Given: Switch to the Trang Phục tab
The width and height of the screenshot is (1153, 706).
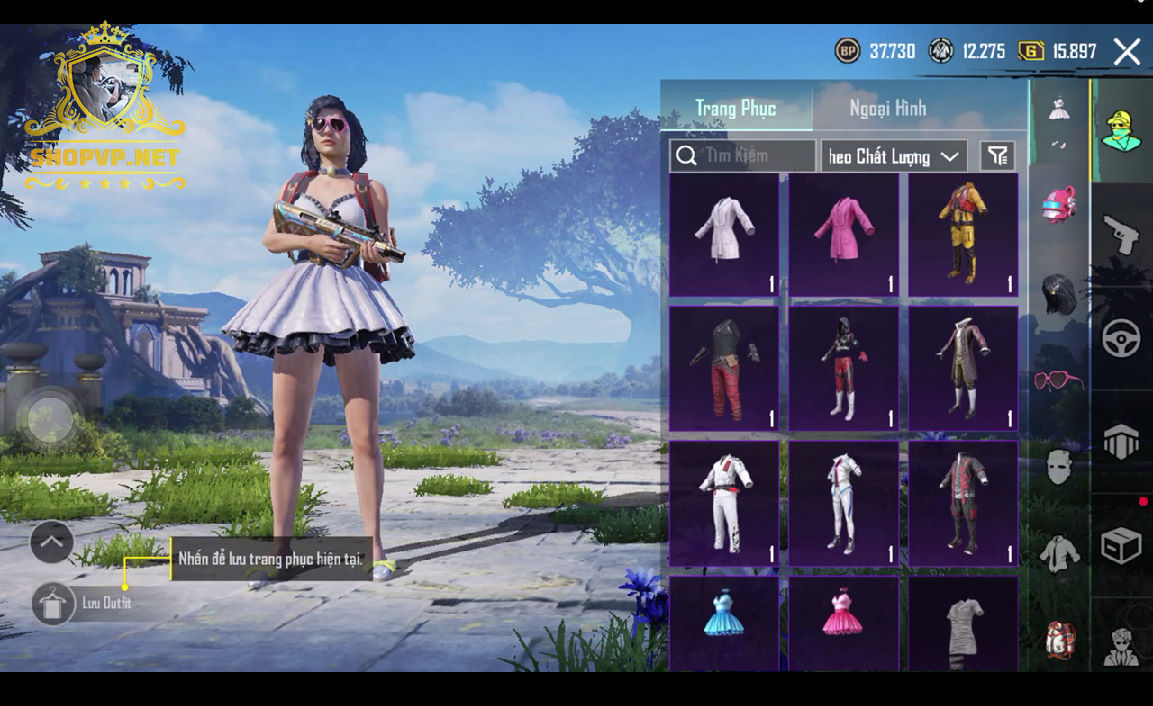Looking at the screenshot, I should [736, 108].
